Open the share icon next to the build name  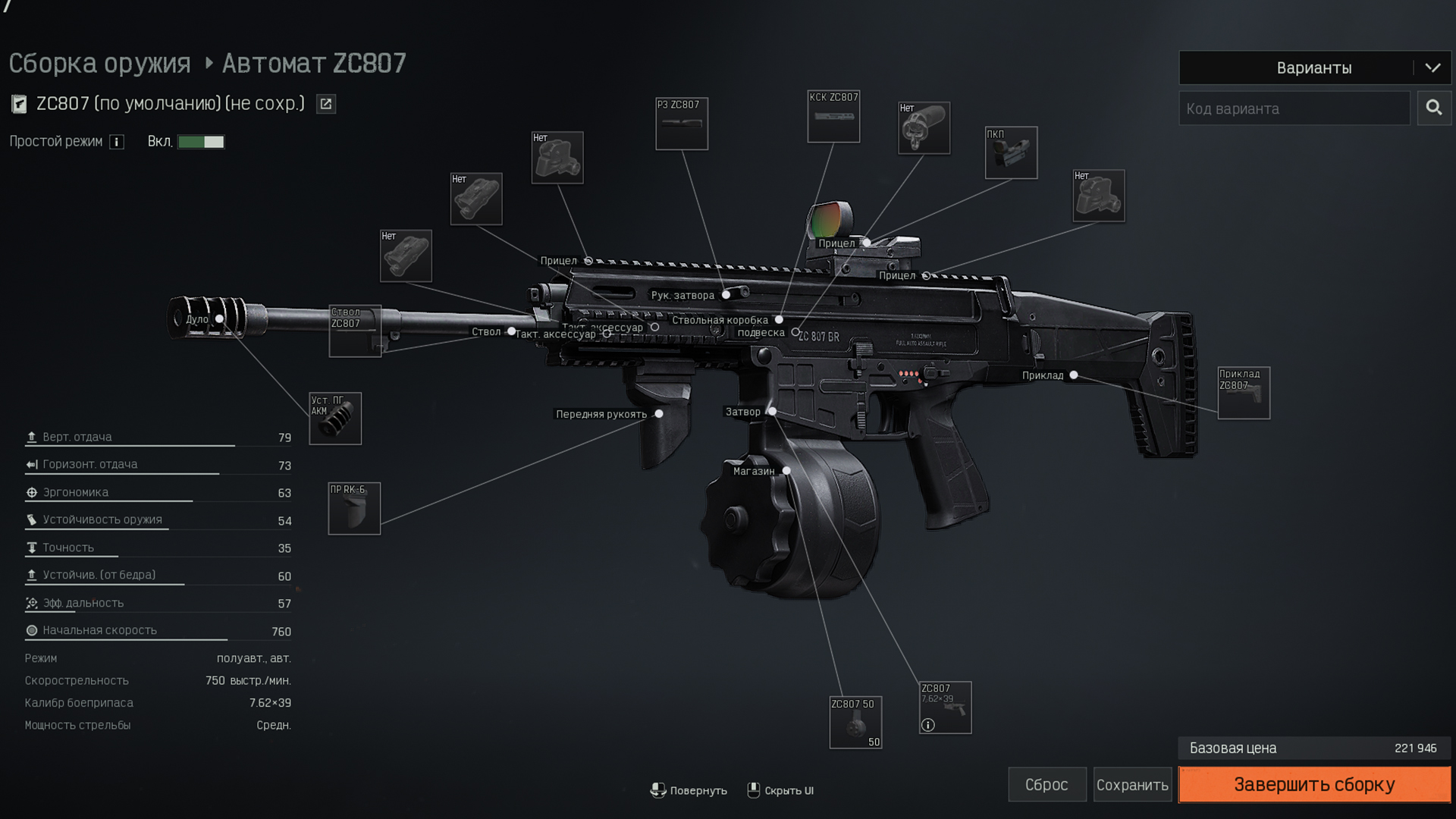tap(326, 104)
